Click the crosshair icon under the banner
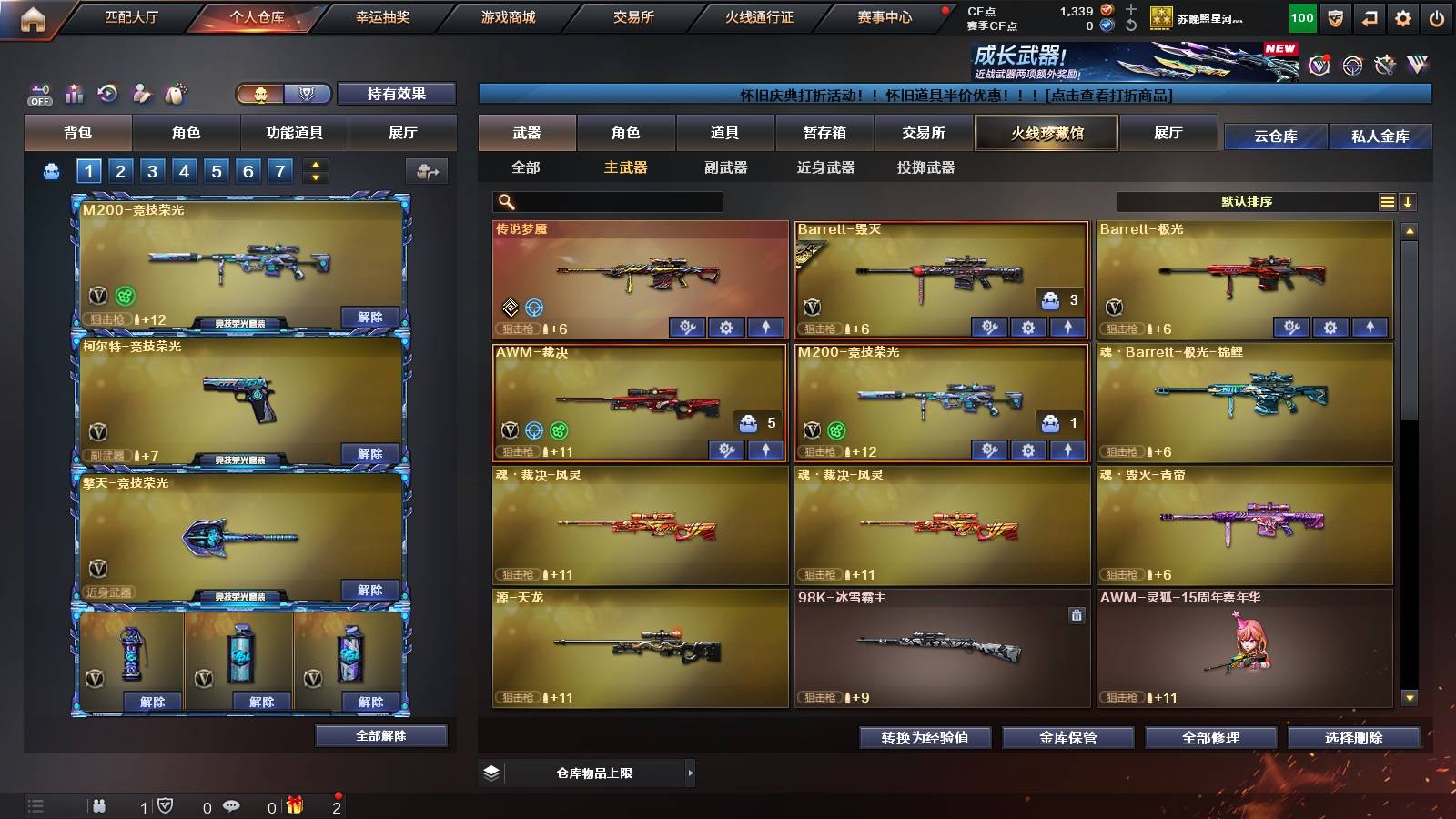 [x=1353, y=64]
